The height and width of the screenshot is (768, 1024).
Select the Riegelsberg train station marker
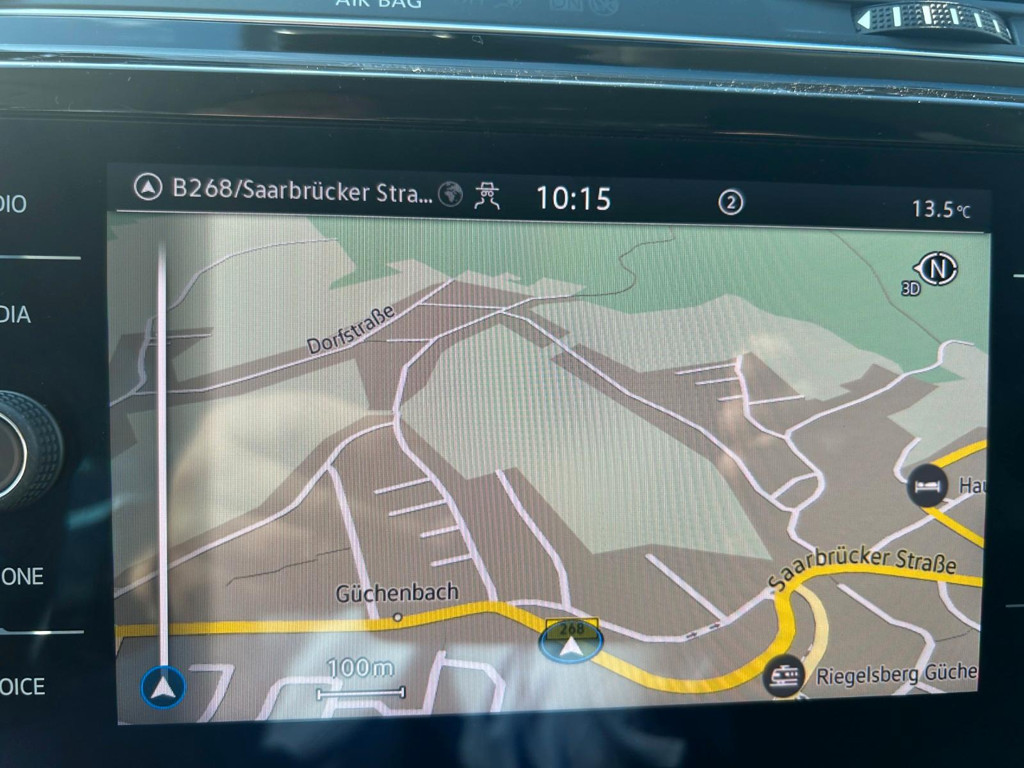pyautogui.click(x=783, y=677)
